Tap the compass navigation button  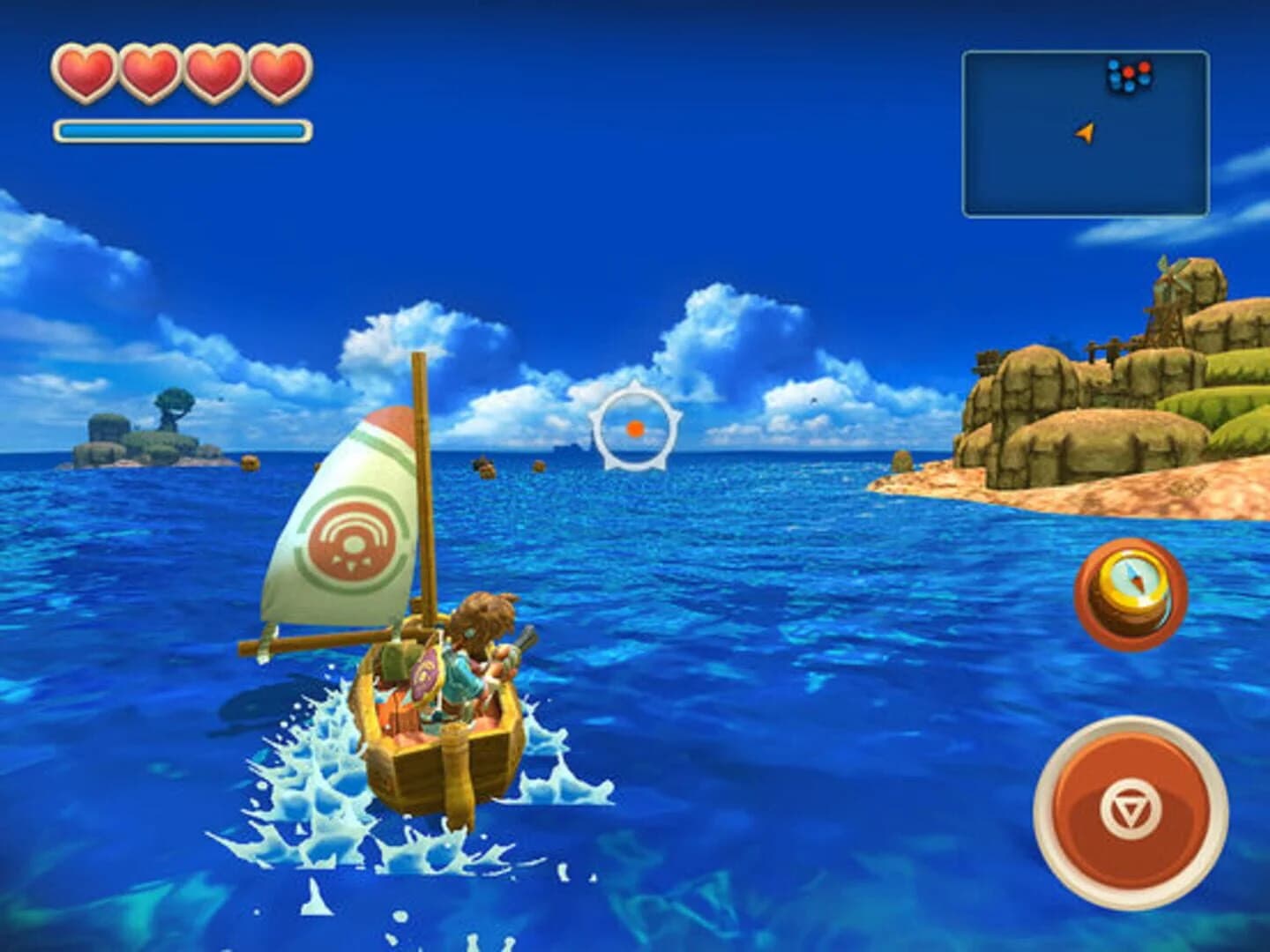click(x=1133, y=592)
